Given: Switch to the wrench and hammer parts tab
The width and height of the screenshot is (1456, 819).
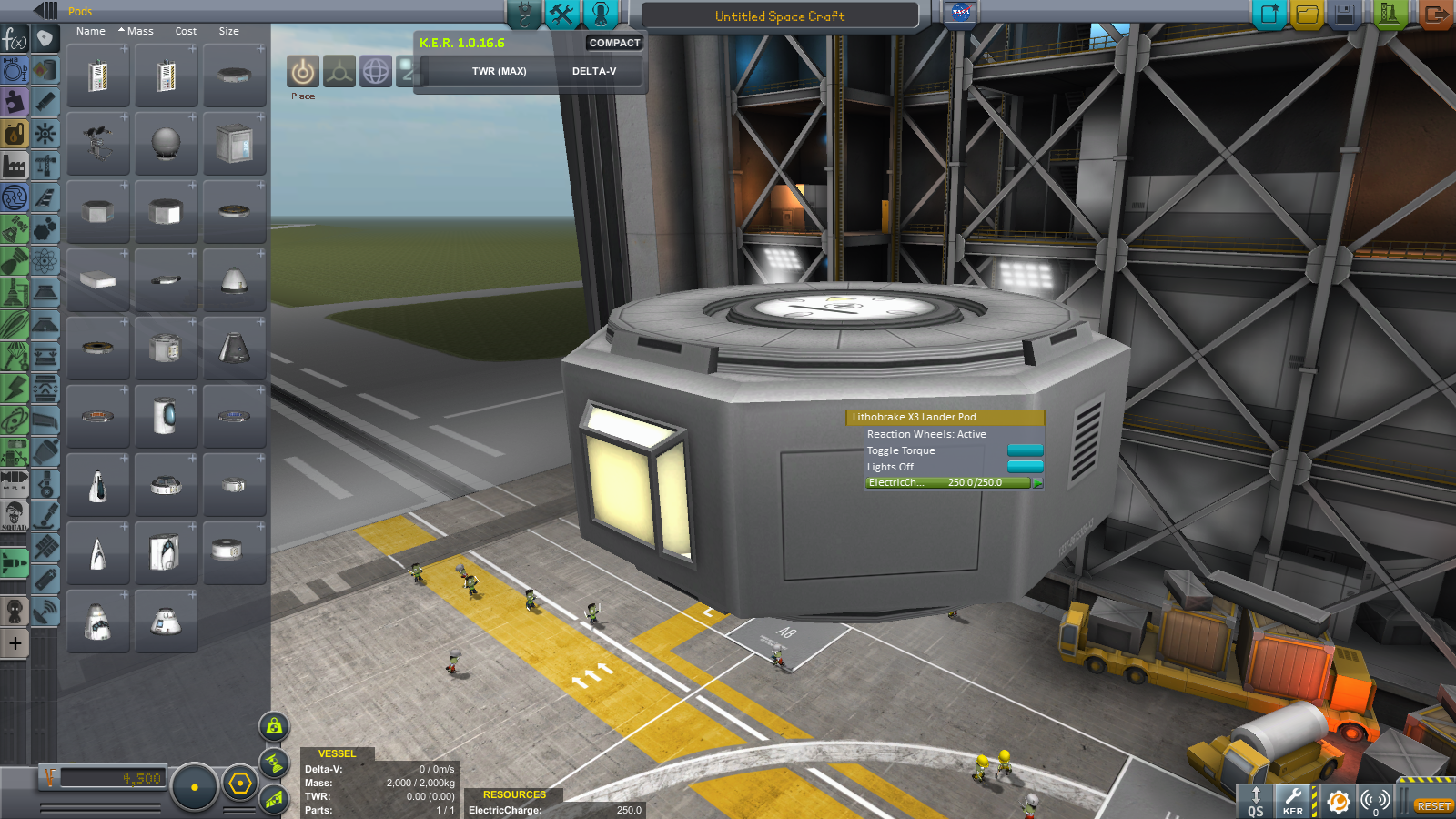Looking at the screenshot, I should 562,14.
